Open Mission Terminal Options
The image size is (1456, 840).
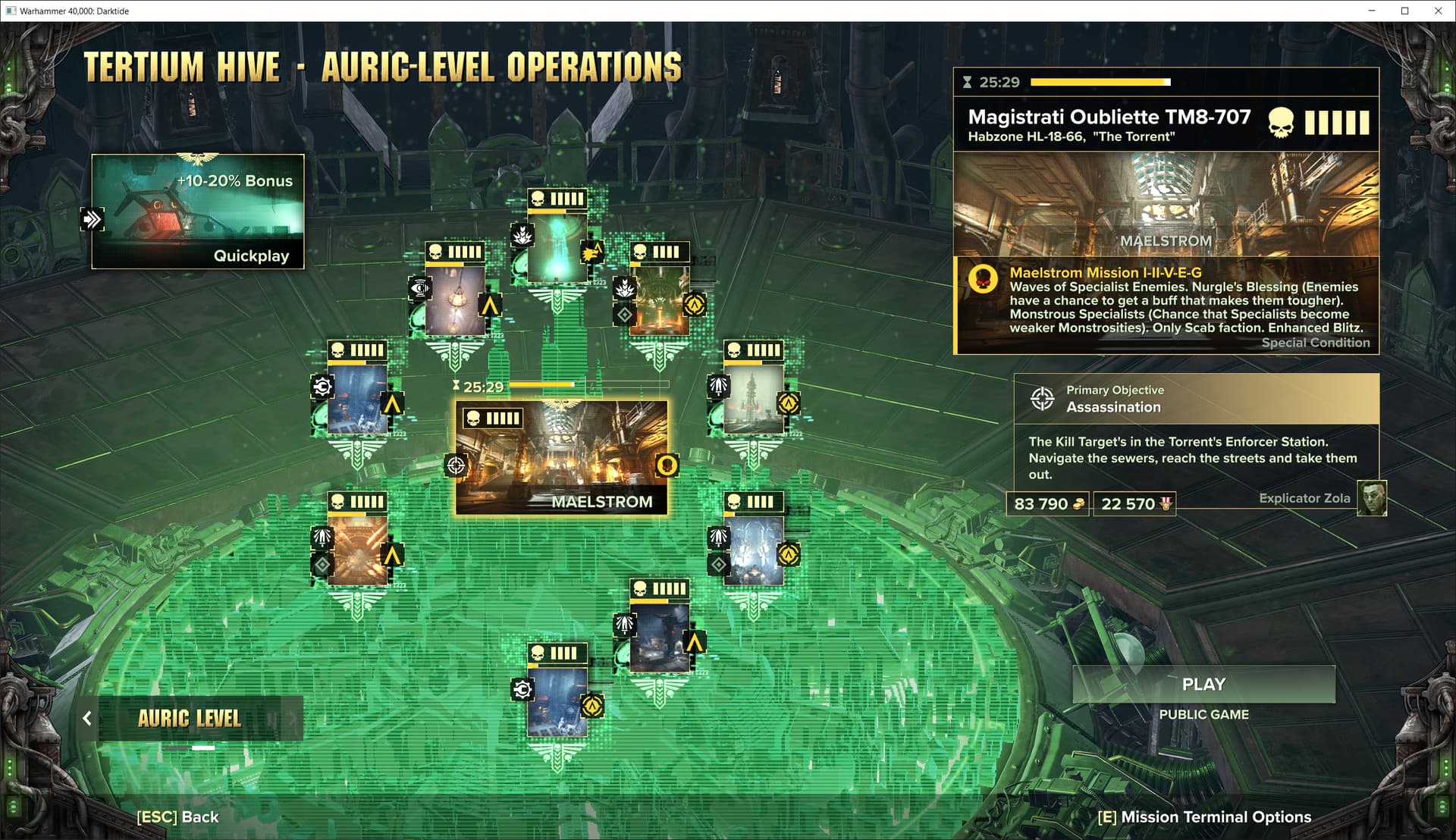click(1204, 817)
